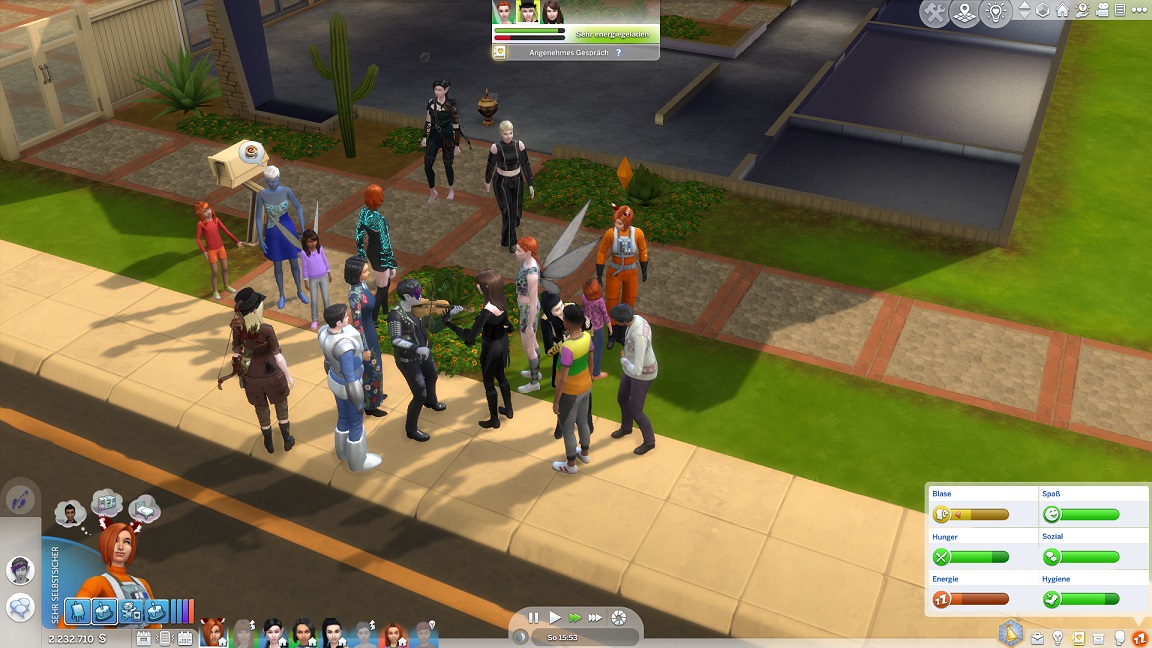Pause the game

(533, 618)
